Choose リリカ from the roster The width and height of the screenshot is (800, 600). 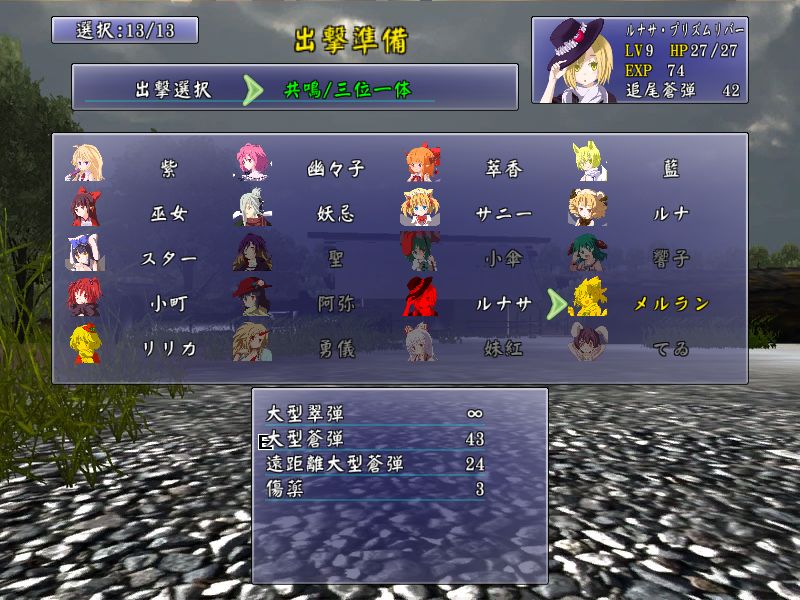(167, 347)
